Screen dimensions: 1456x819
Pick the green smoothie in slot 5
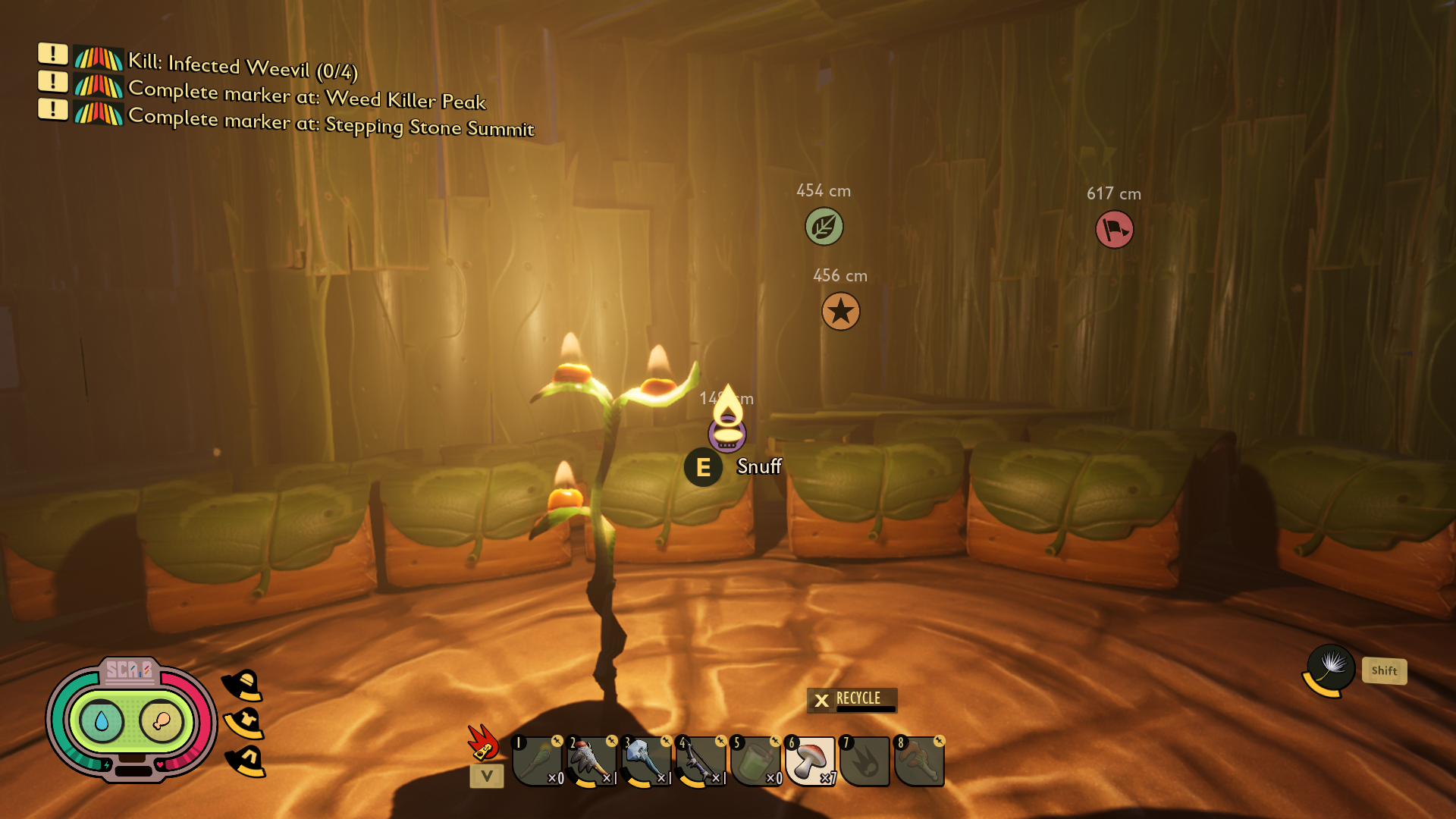point(756,761)
